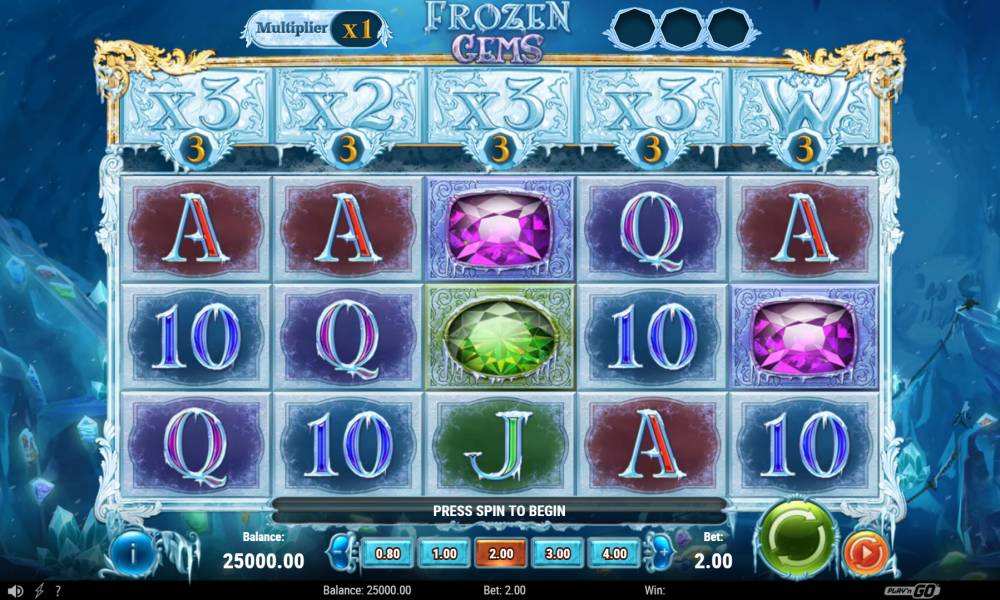Choose the 4.00 bet amount

614,553
